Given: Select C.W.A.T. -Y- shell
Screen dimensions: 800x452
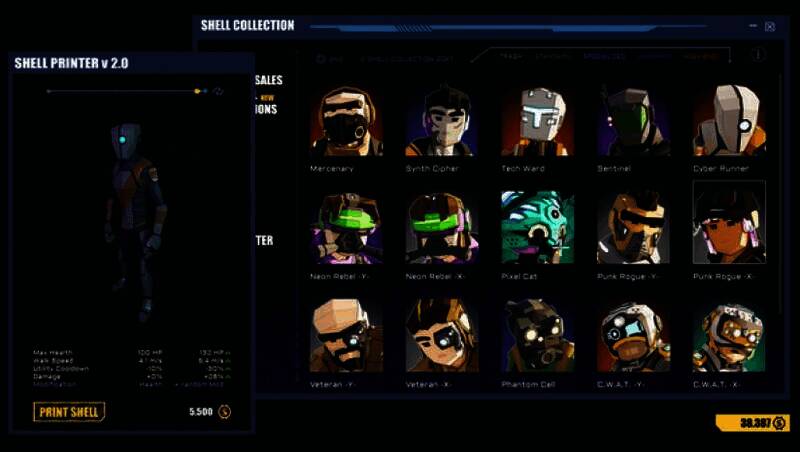Looking at the screenshot, I should click(x=633, y=335).
